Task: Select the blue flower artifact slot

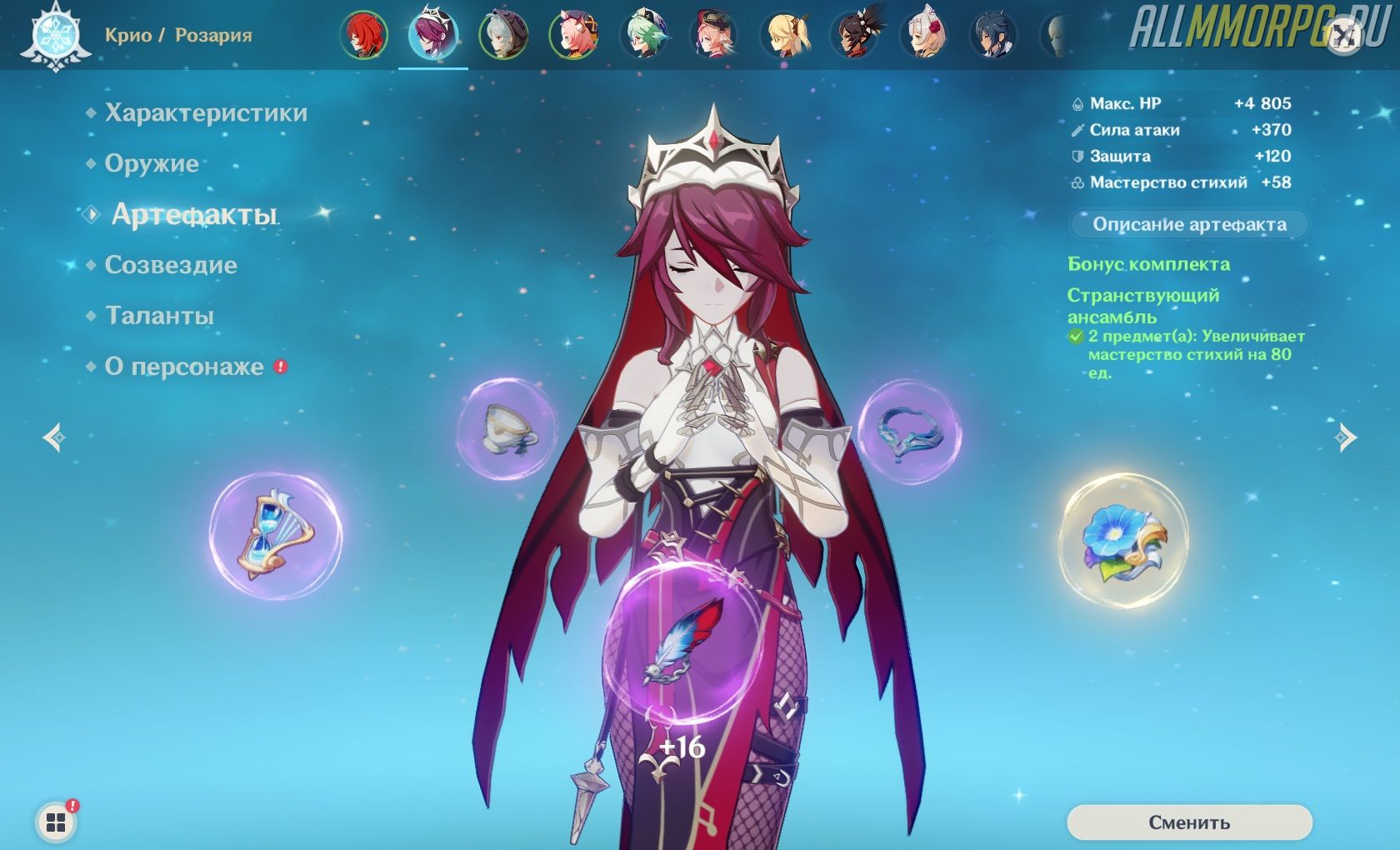Action: [1124, 540]
